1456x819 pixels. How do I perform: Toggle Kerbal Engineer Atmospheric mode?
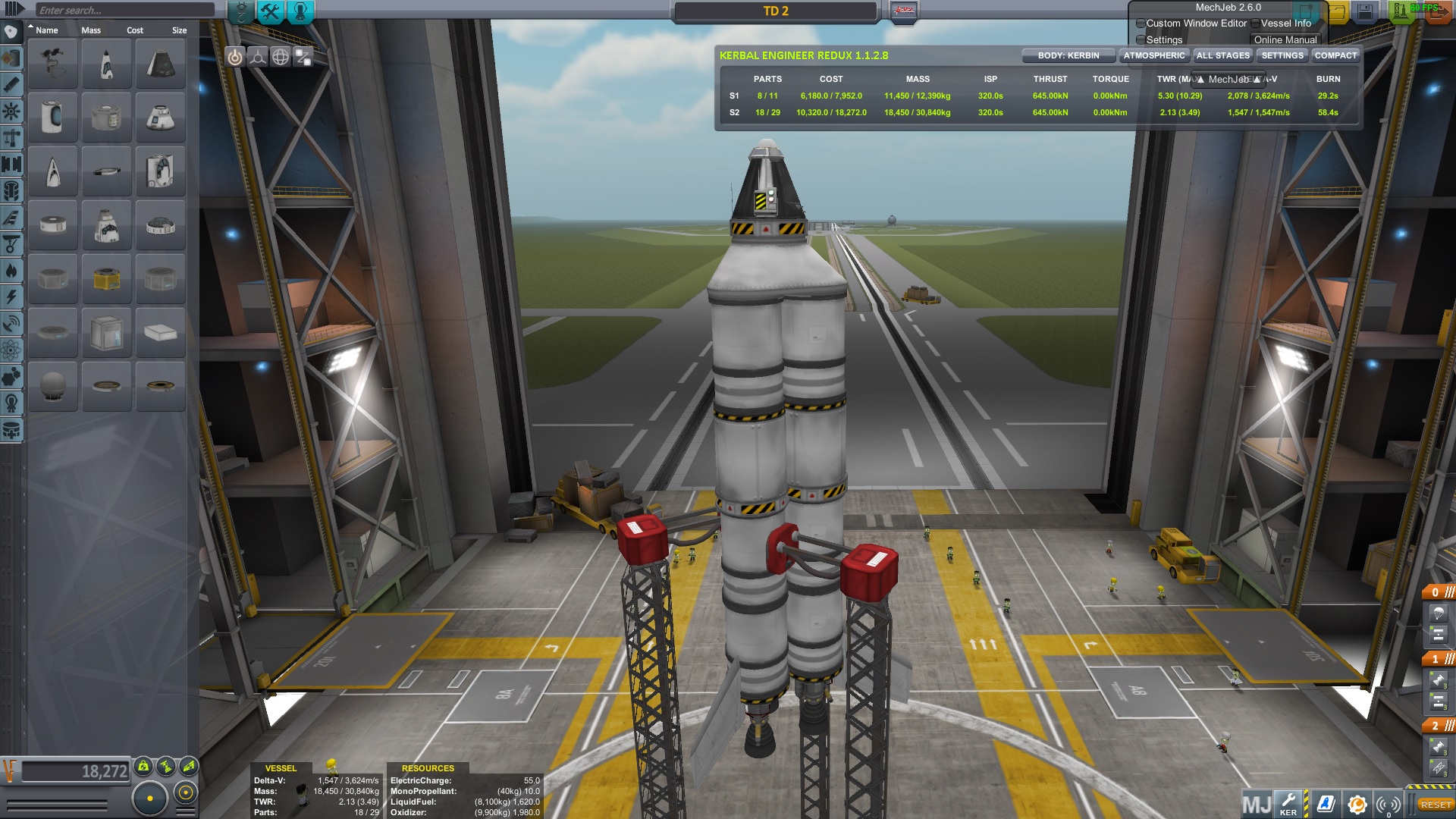[1153, 55]
